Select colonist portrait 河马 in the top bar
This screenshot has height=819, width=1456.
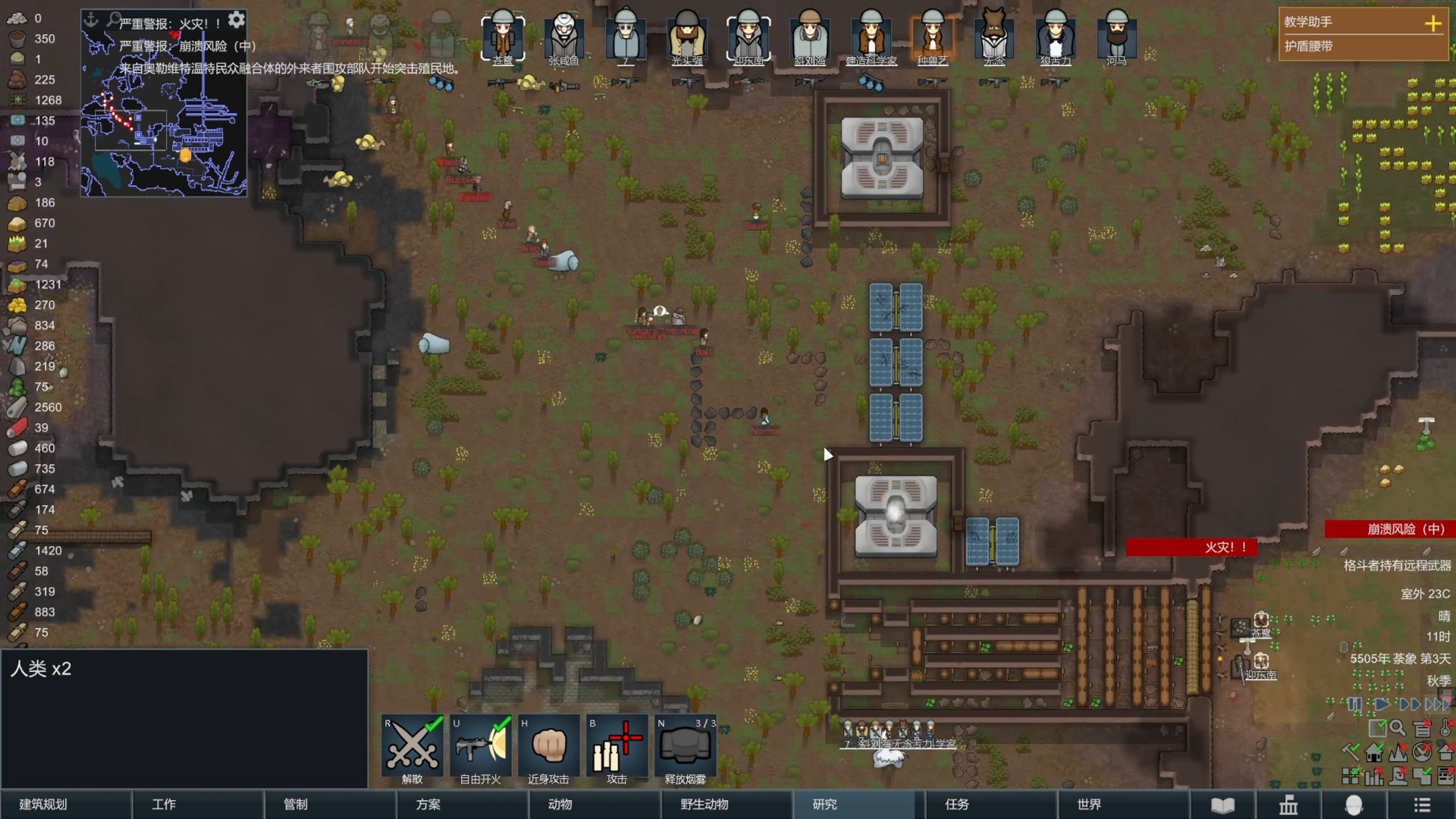(1116, 36)
